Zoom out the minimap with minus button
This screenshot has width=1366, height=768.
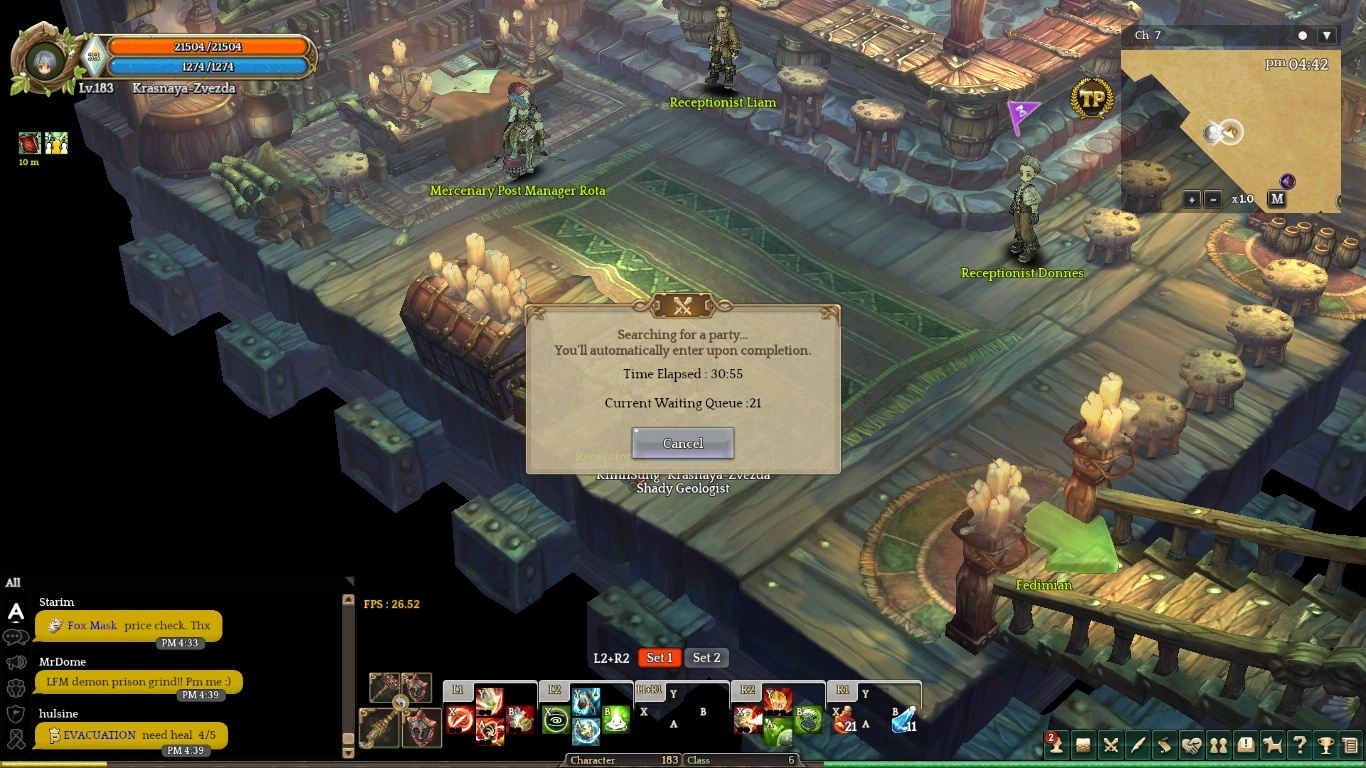1213,199
